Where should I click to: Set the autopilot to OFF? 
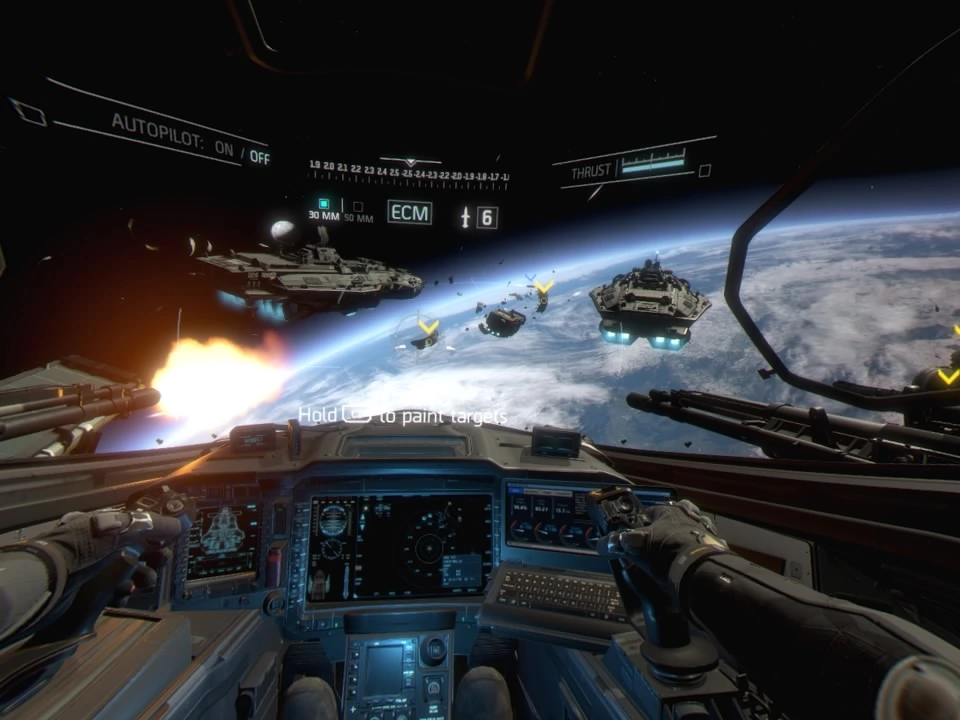point(259,155)
